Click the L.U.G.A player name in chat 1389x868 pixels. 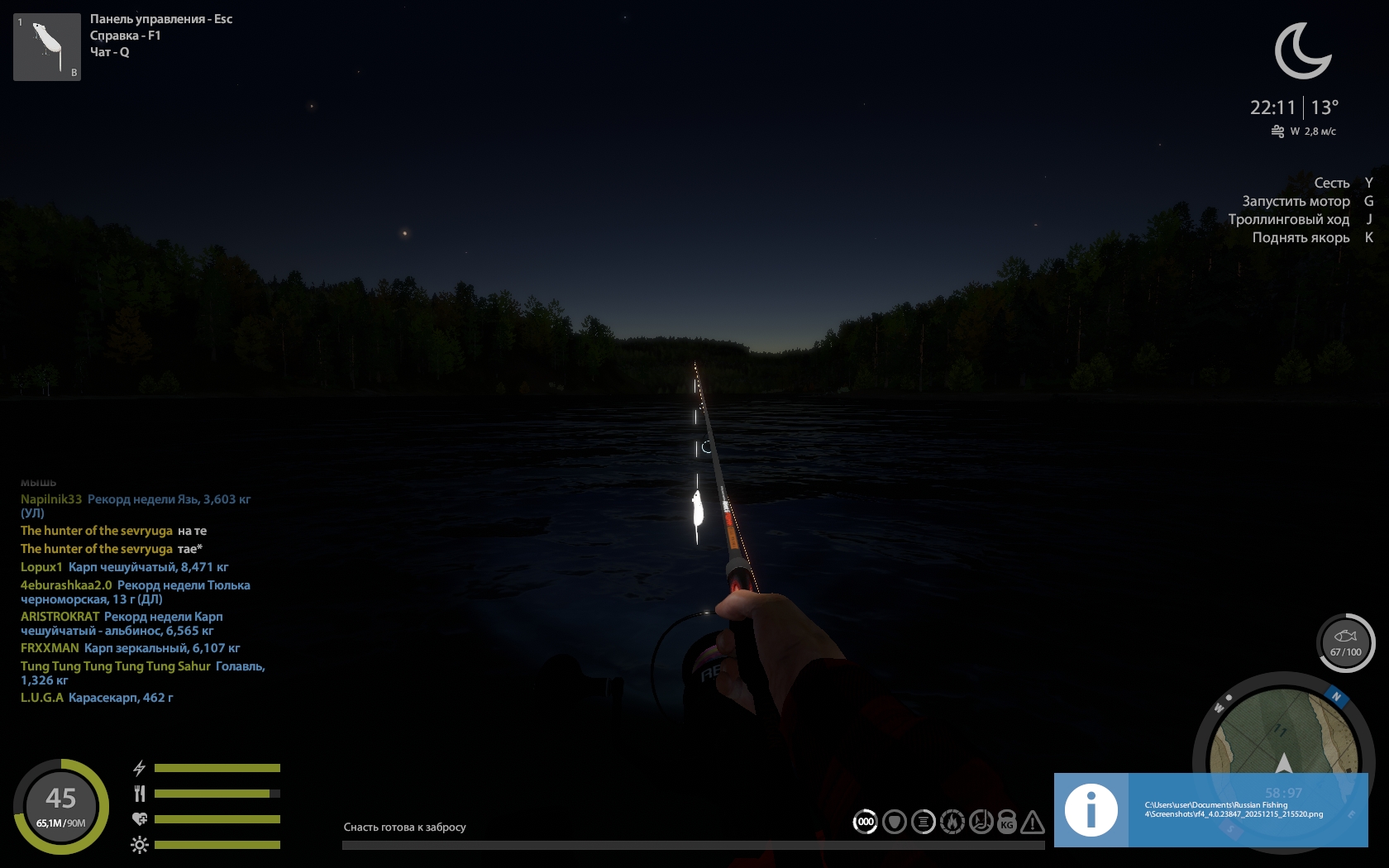coord(42,698)
